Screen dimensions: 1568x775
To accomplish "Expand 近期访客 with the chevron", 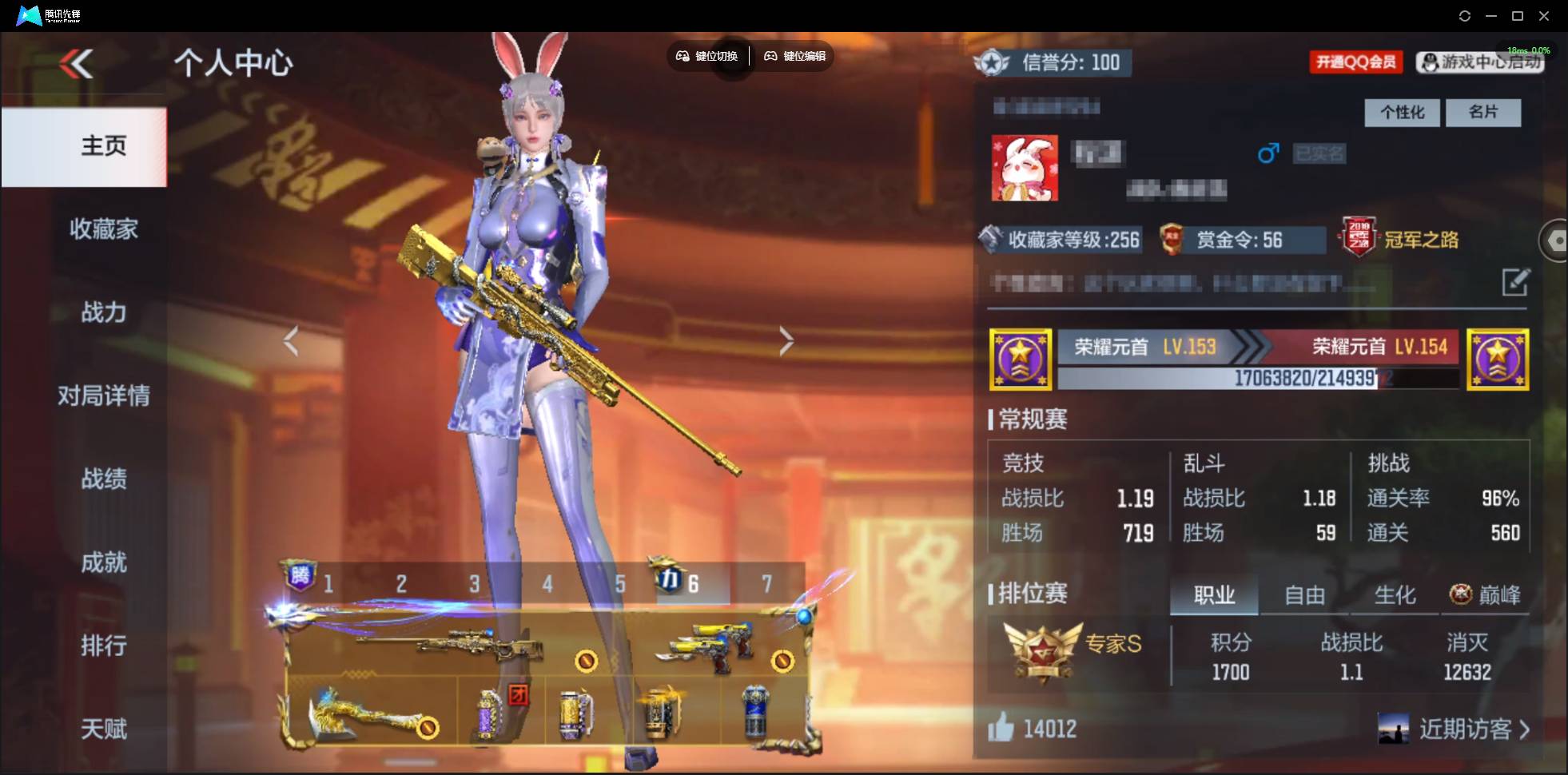I will tap(1526, 728).
